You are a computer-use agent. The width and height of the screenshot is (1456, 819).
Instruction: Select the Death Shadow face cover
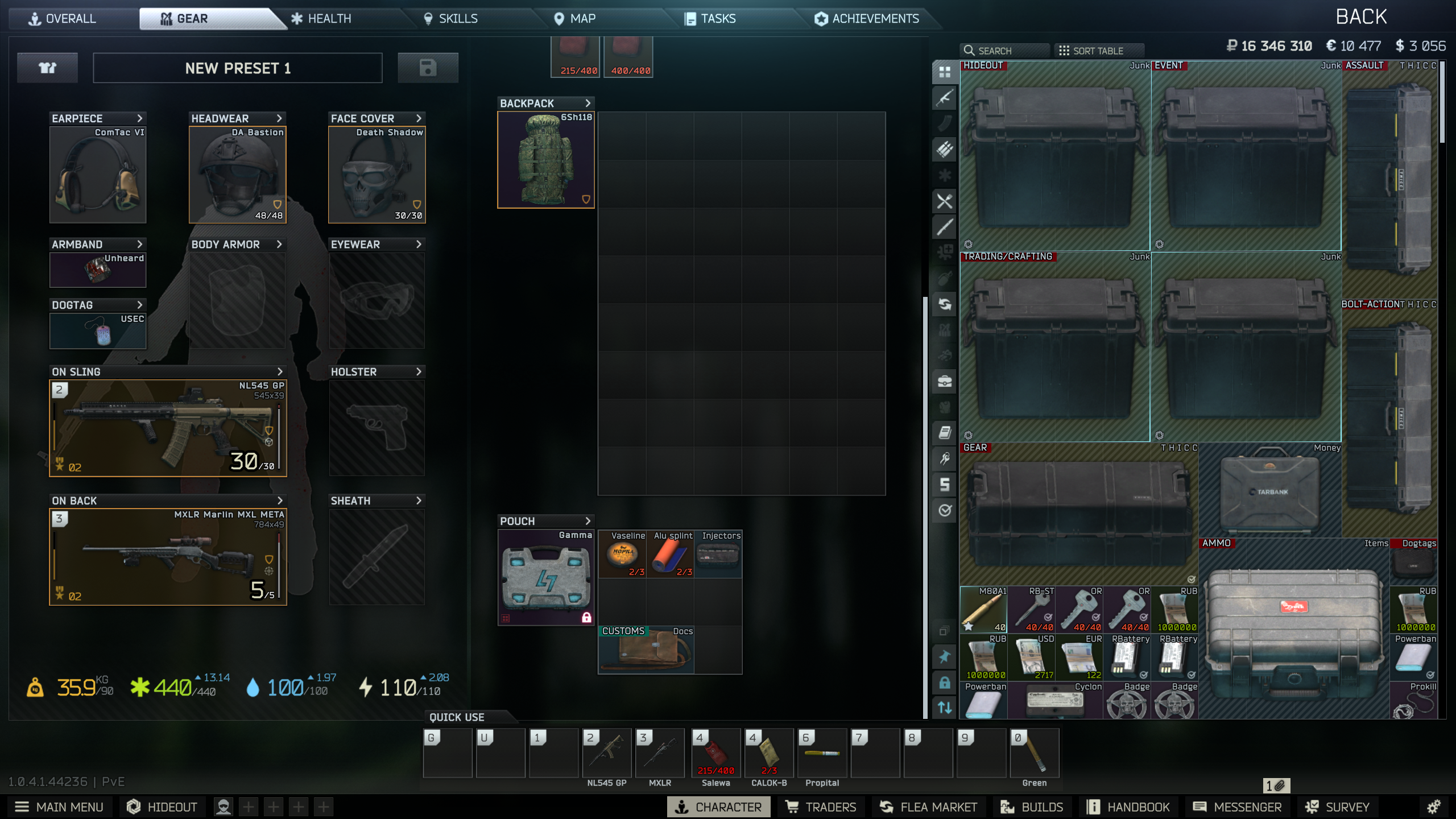(x=377, y=175)
